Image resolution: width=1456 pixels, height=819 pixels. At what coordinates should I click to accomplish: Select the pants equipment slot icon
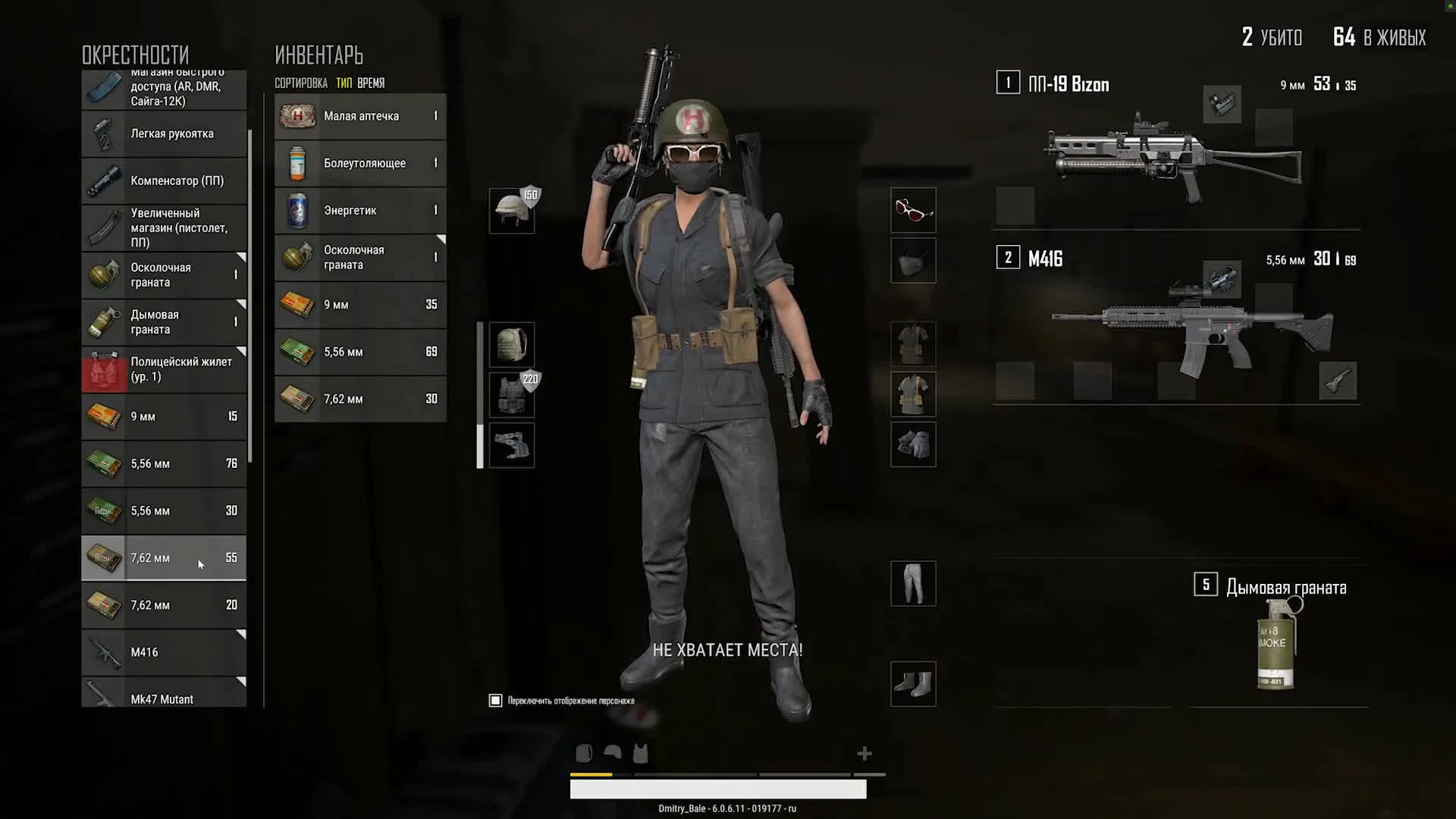(912, 584)
